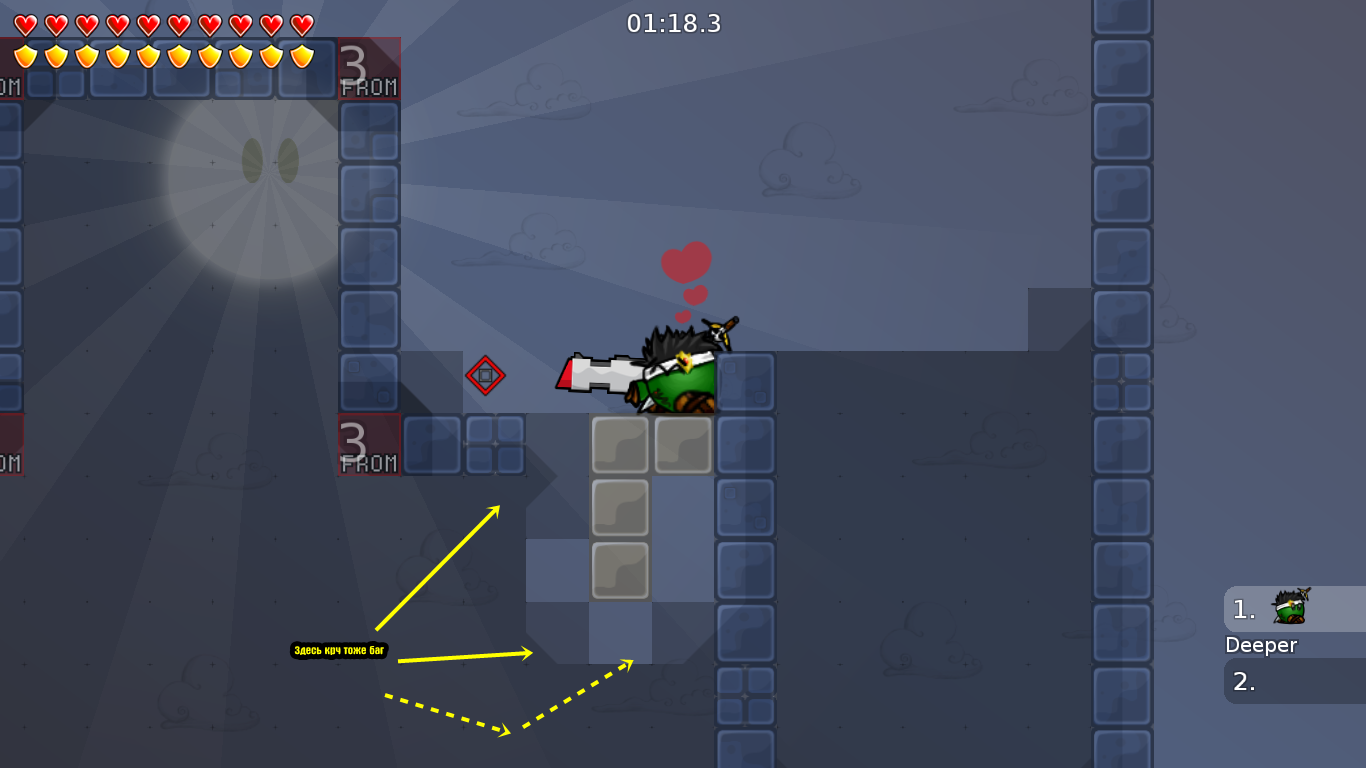Select the leaderboard entry labeled '2.'
The width and height of the screenshot is (1366, 768).
tap(1242, 682)
